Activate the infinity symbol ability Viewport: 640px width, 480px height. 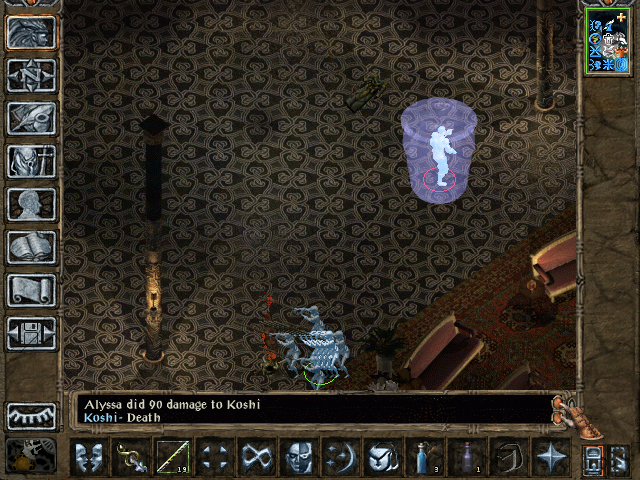[x=258, y=458]
